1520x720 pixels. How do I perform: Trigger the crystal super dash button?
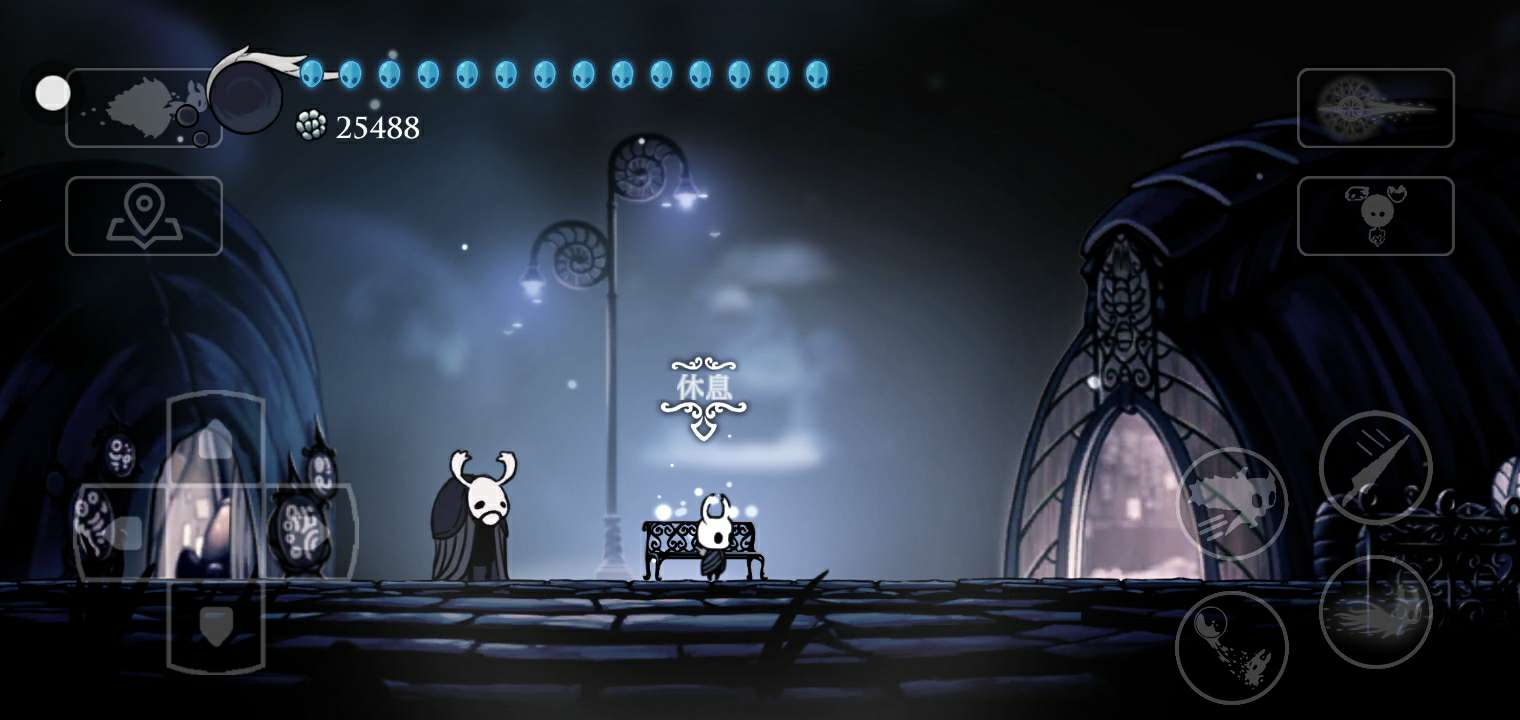point(1375,611)
